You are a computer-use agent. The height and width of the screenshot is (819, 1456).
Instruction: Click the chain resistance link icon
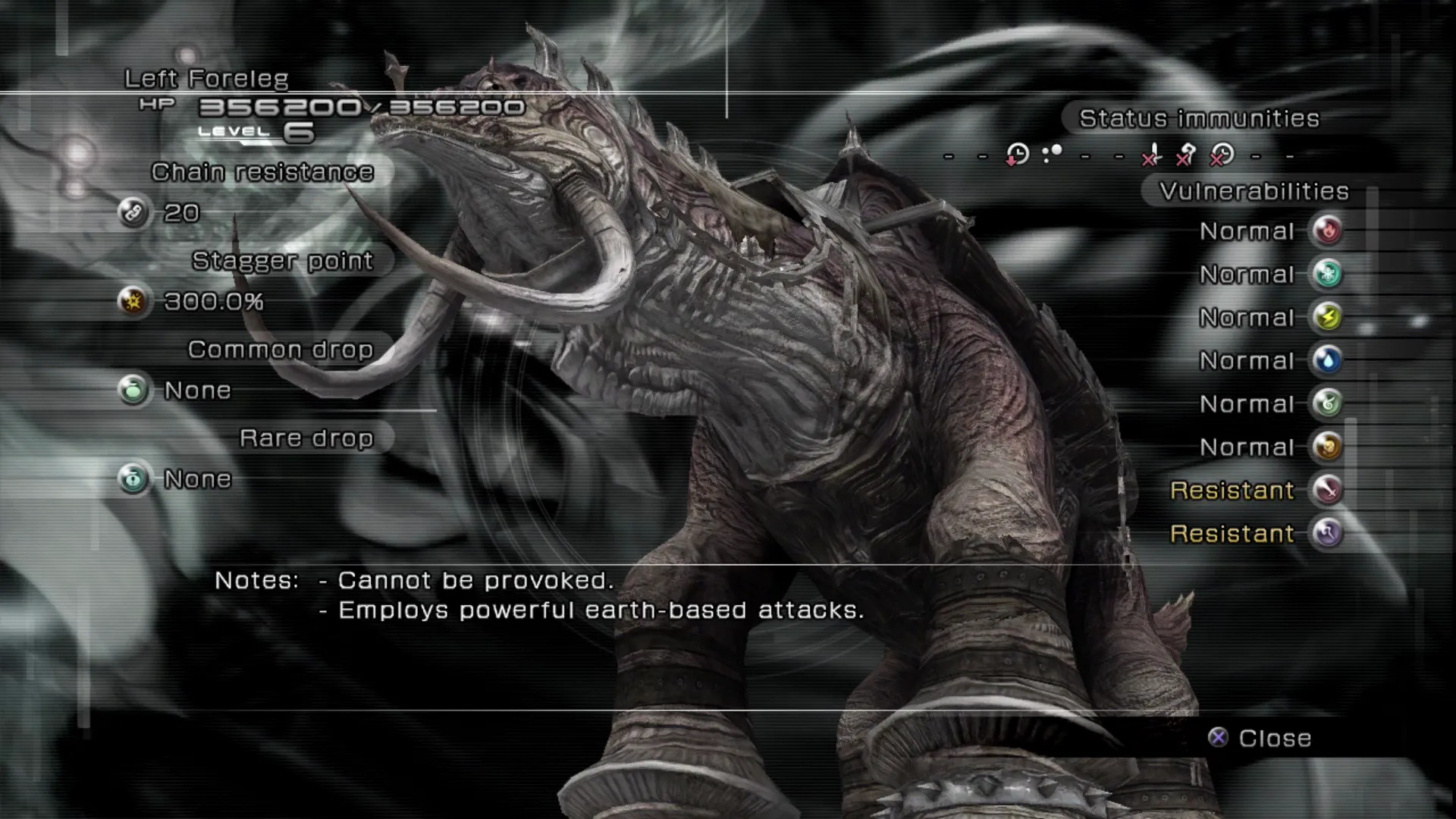133,212
